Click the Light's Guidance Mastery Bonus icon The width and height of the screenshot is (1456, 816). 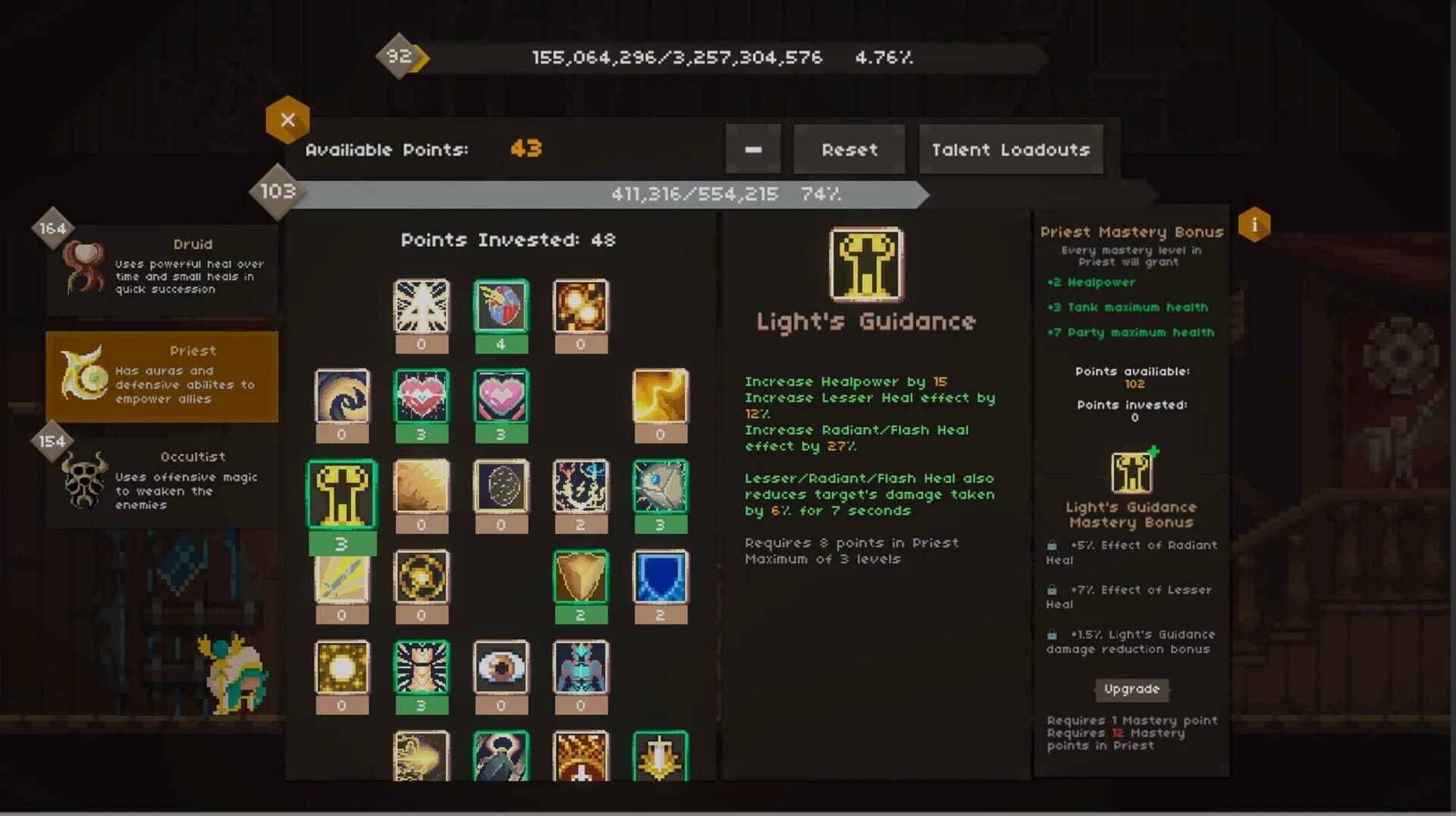click(x=1130, y=470)
